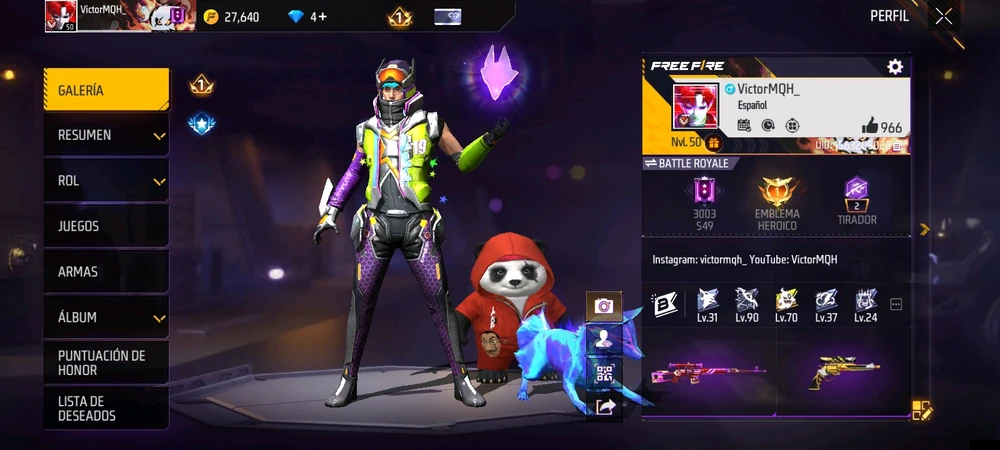
Task: Open profile settings gear icon
Action: point(895,66)
